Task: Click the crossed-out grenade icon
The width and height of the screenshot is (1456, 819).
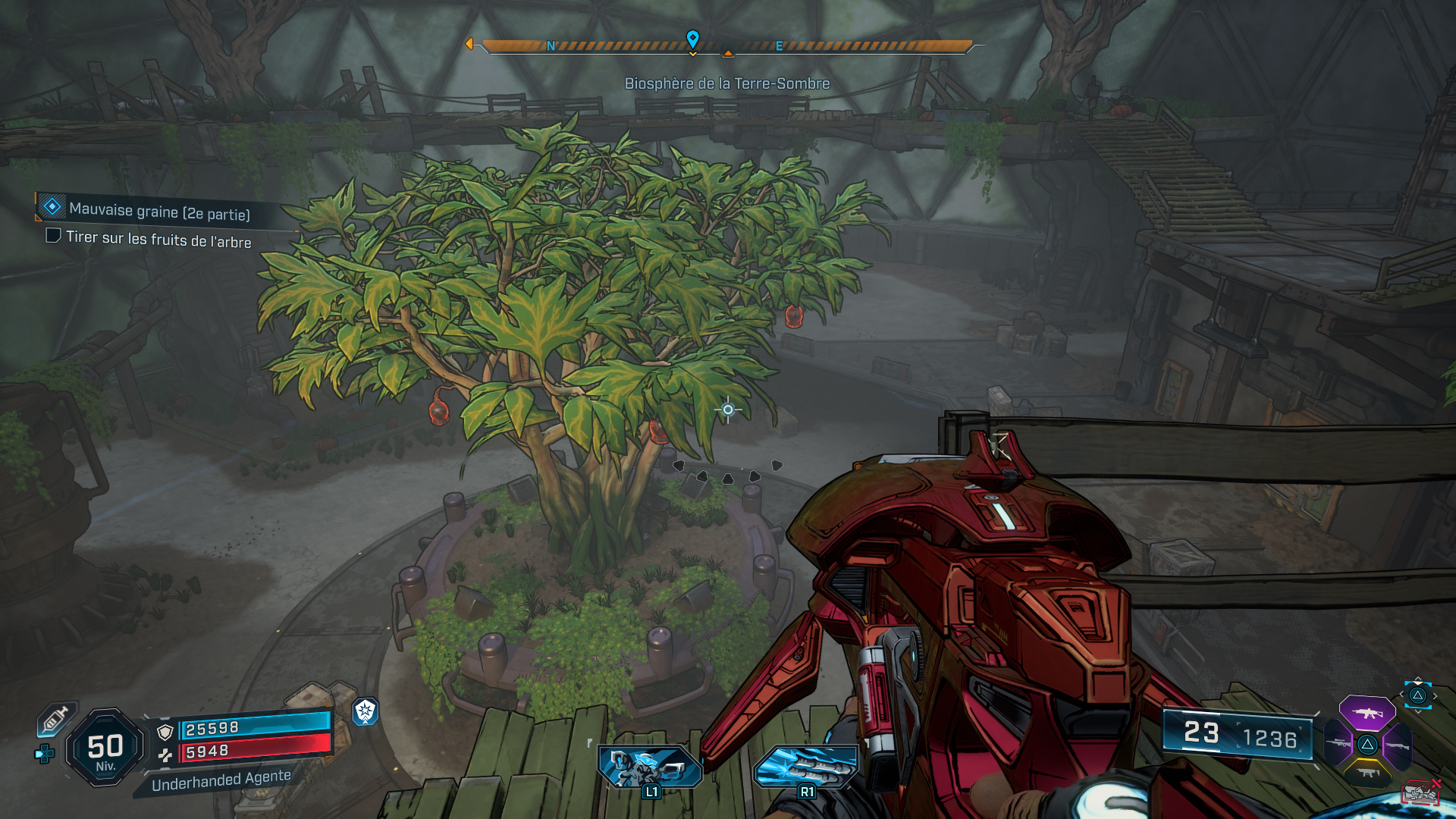Action: (1420, 792)
